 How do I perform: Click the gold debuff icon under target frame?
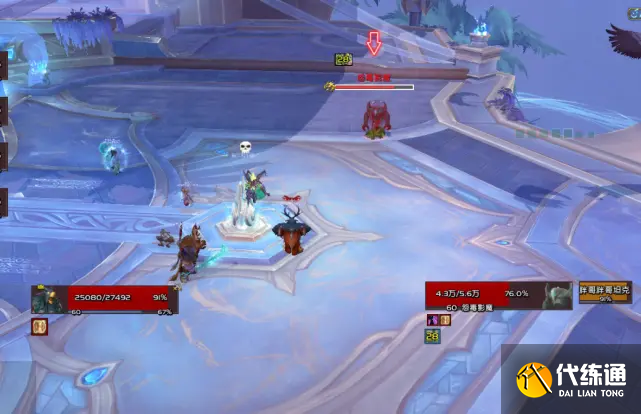pos(444,320)
